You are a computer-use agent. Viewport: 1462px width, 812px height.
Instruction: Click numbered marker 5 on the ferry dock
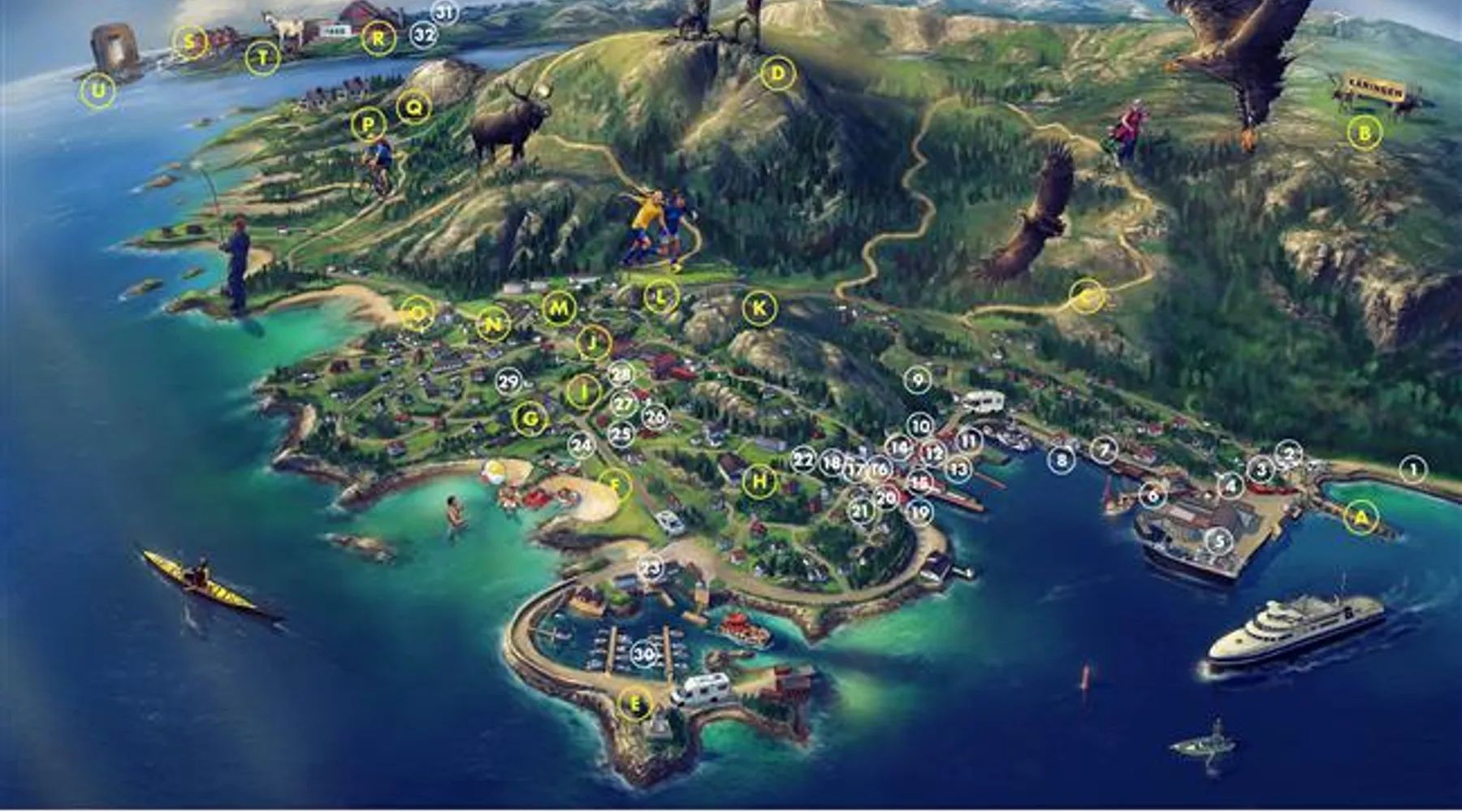tap(1218, 541)
